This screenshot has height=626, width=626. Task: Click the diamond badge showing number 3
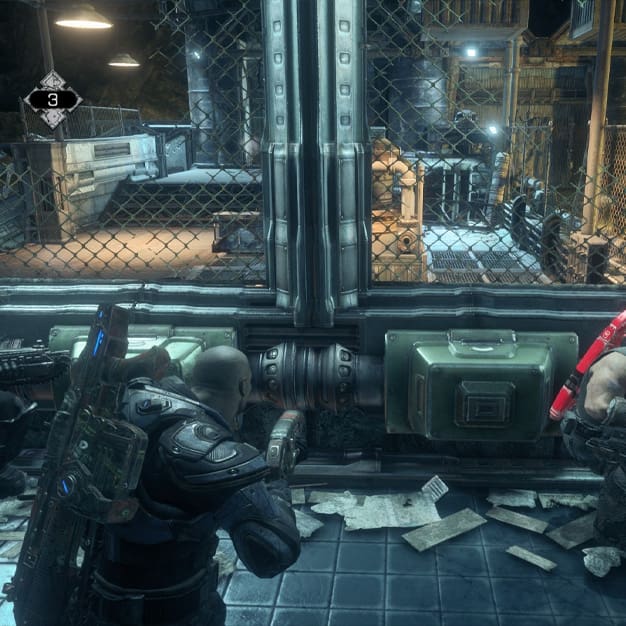point(53,99)
